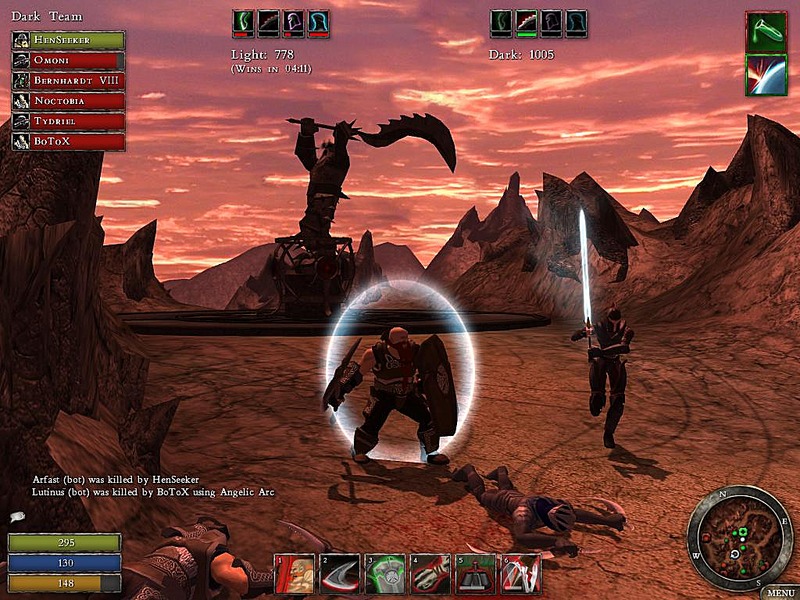Open the chat speech bubble icon
This screenshot has width=800, height=600.
tap(17, 517)
